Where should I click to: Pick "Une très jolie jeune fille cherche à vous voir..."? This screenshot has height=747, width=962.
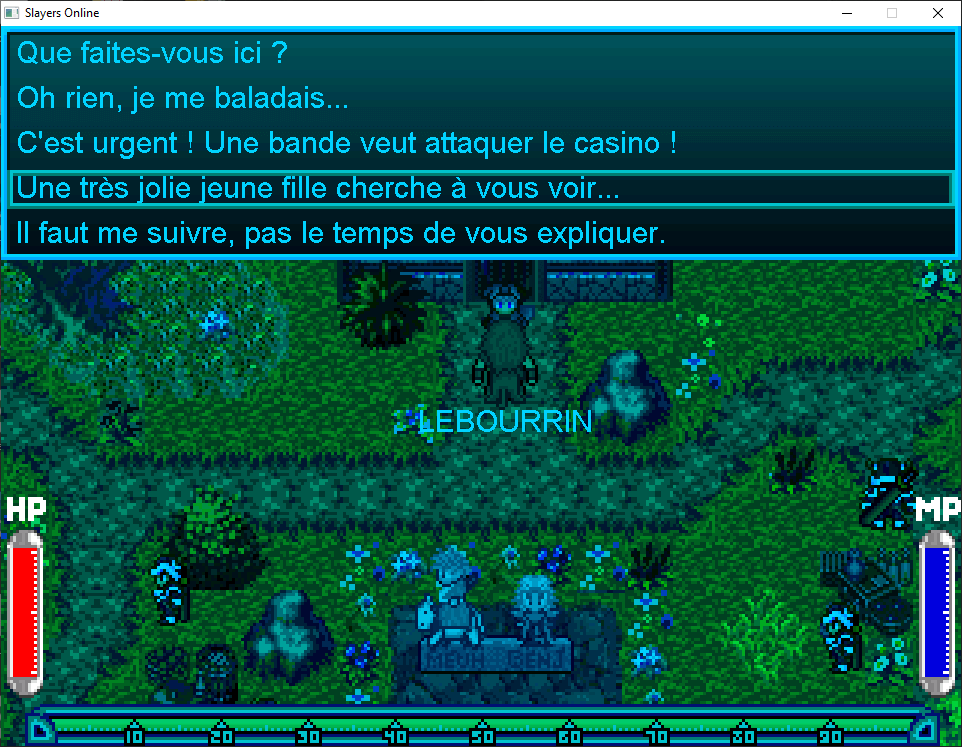coord(319,188)
